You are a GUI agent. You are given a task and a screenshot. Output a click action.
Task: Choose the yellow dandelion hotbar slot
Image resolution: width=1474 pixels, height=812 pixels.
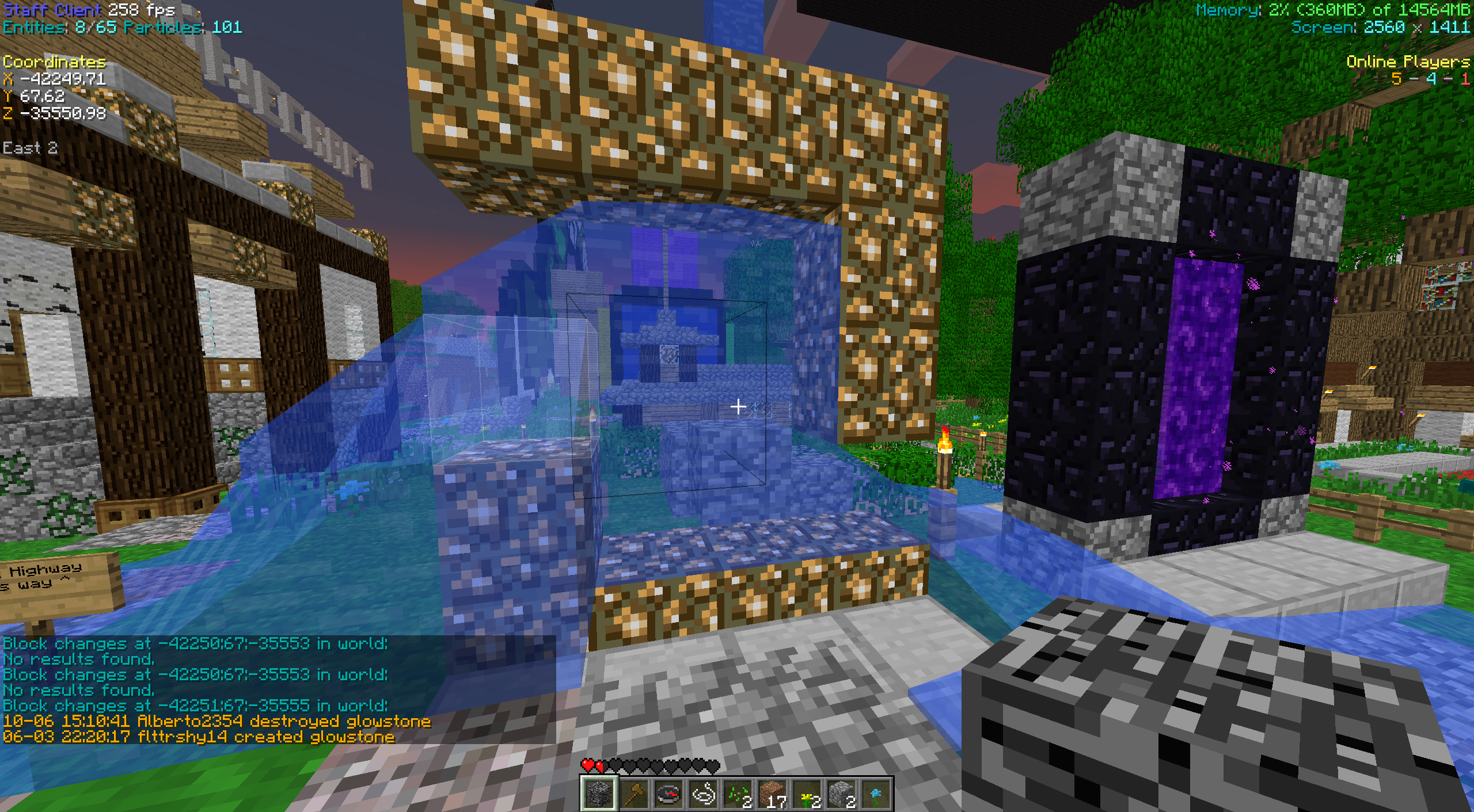pos(806,794)
